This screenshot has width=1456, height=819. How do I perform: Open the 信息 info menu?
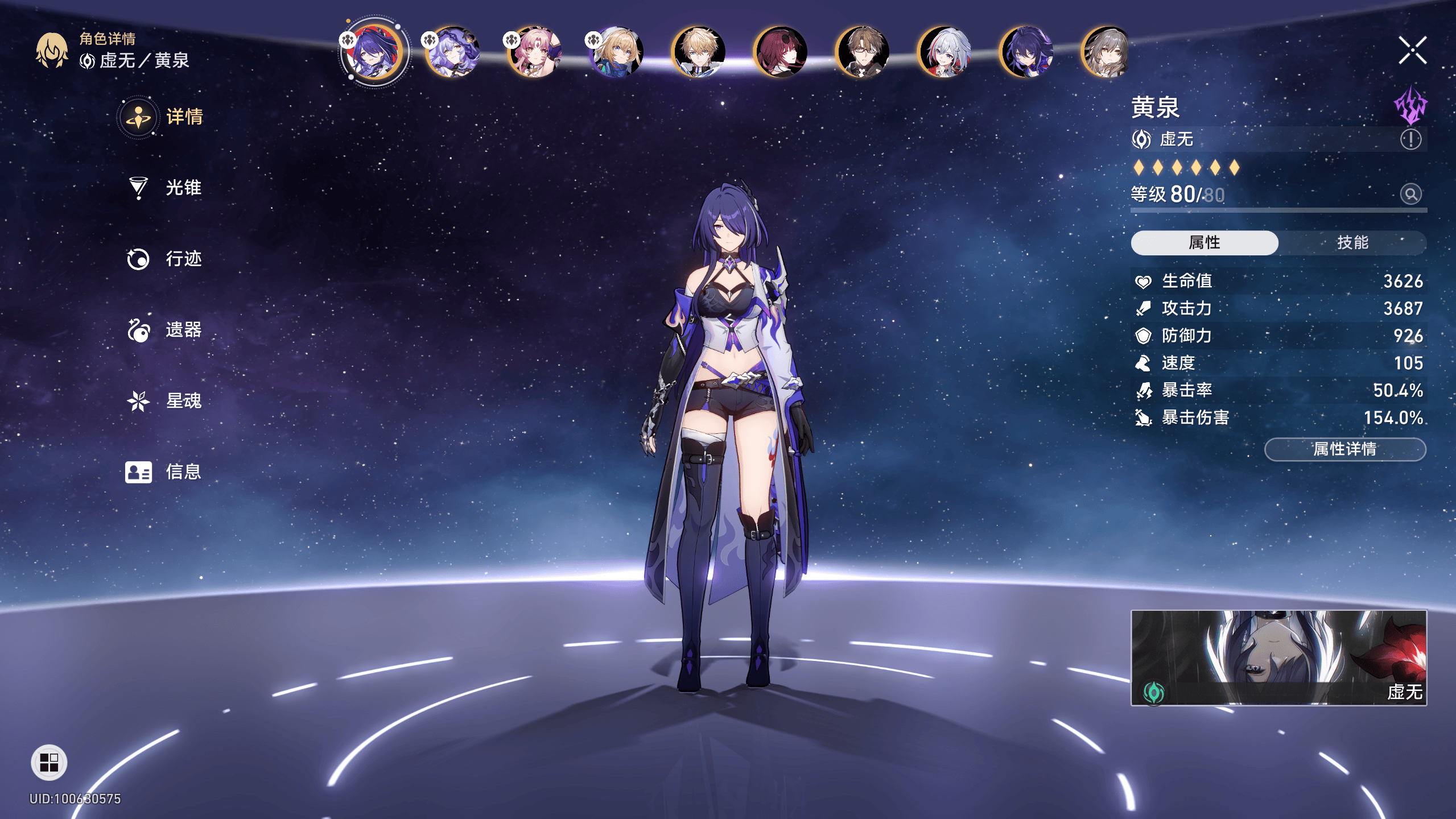pyautogui.click(x=165, y=472)
